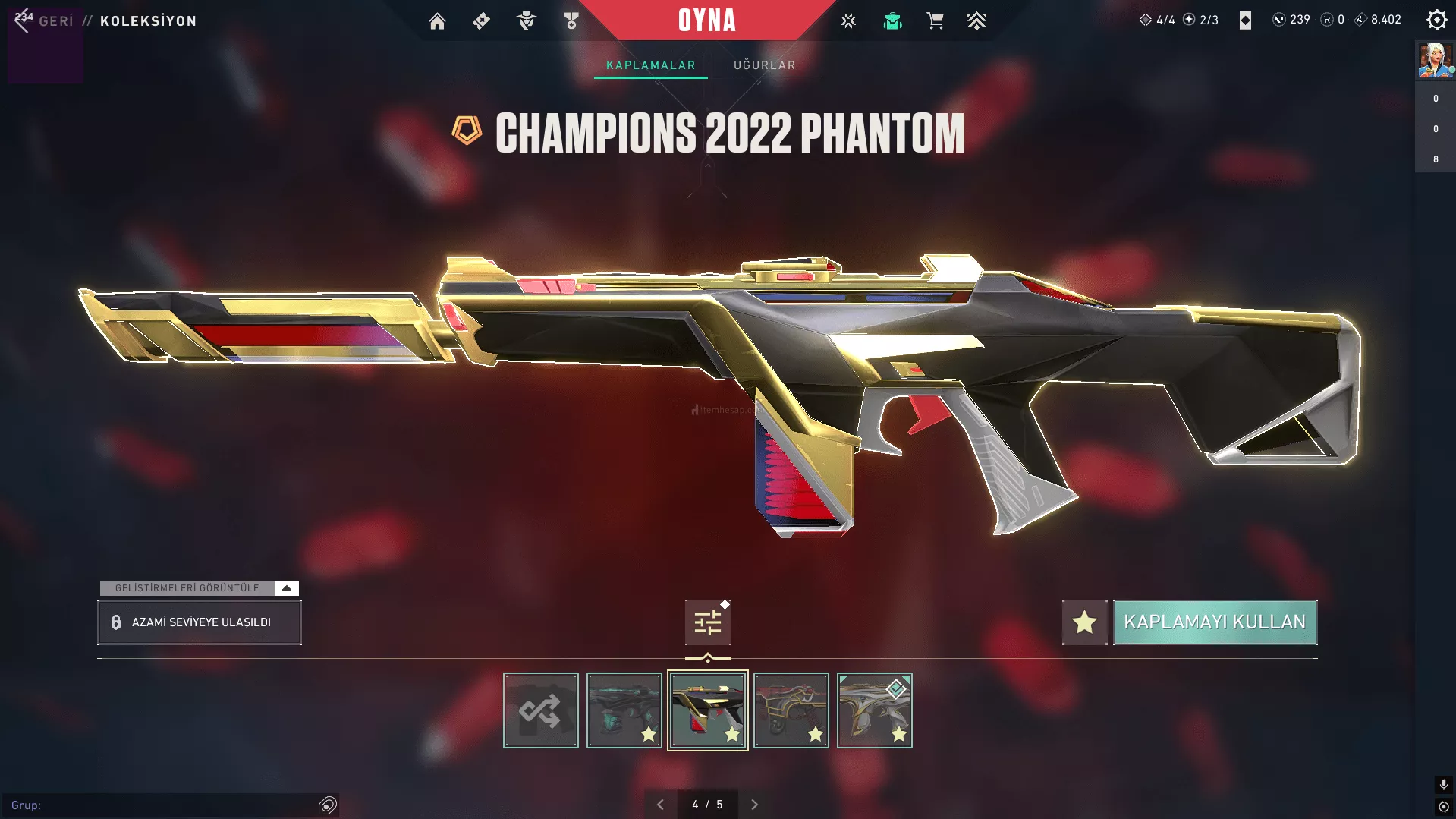Equip skin with Kaplamayı Kullan button
The image size is (1456, 819).
[1215, 622]
